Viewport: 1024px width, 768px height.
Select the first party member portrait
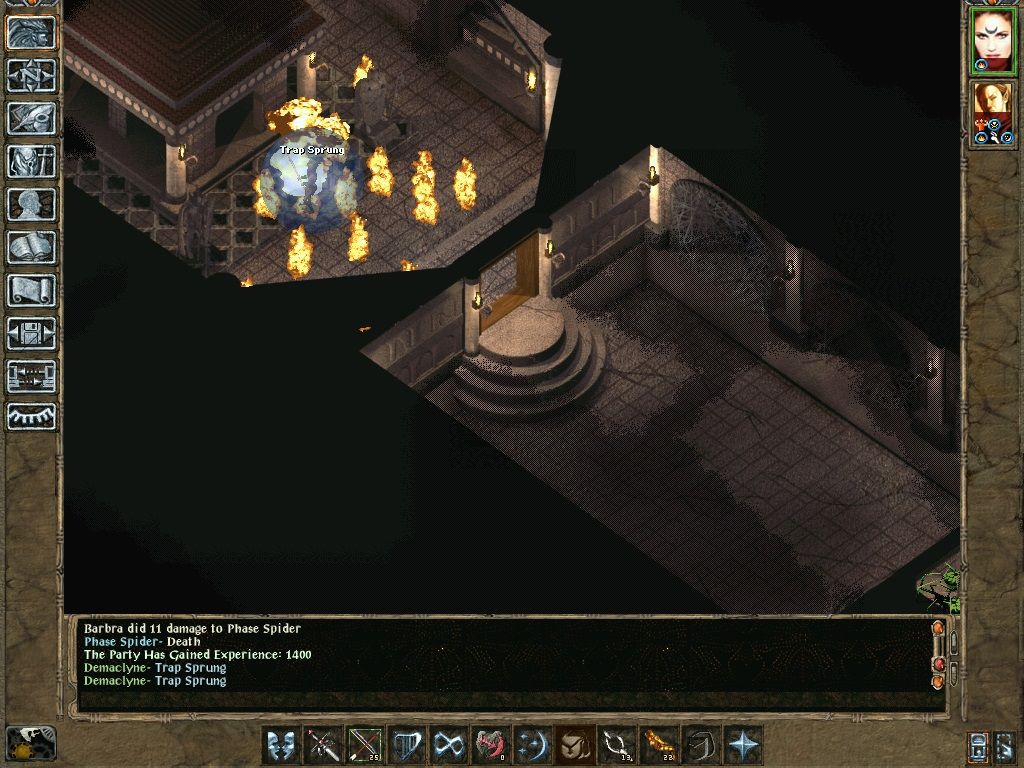[x=993, y=41]
